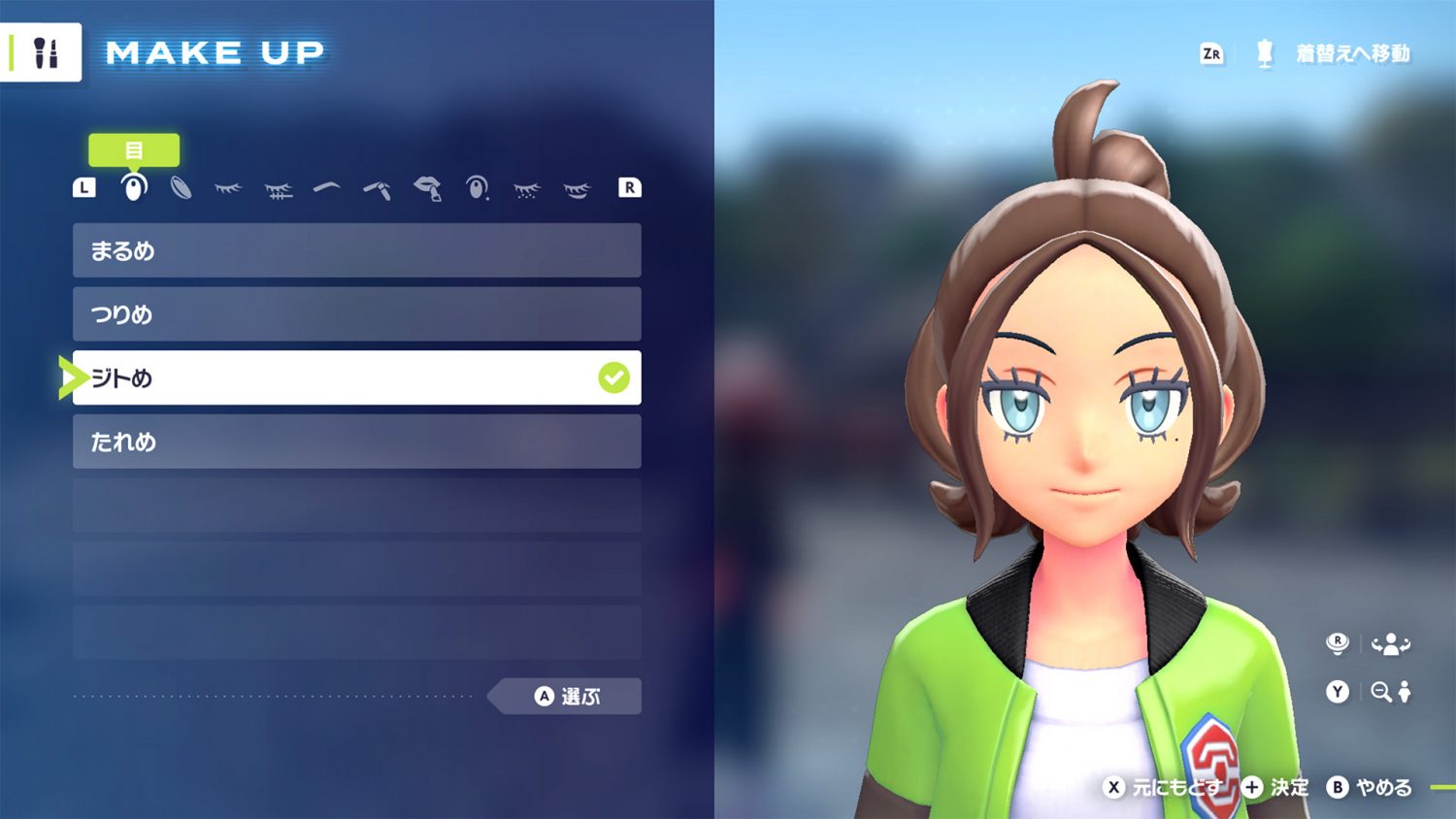Viewport: 1456px width, 819px height.
Task: Switch to the lipstick tab
Action: point(427,187)
